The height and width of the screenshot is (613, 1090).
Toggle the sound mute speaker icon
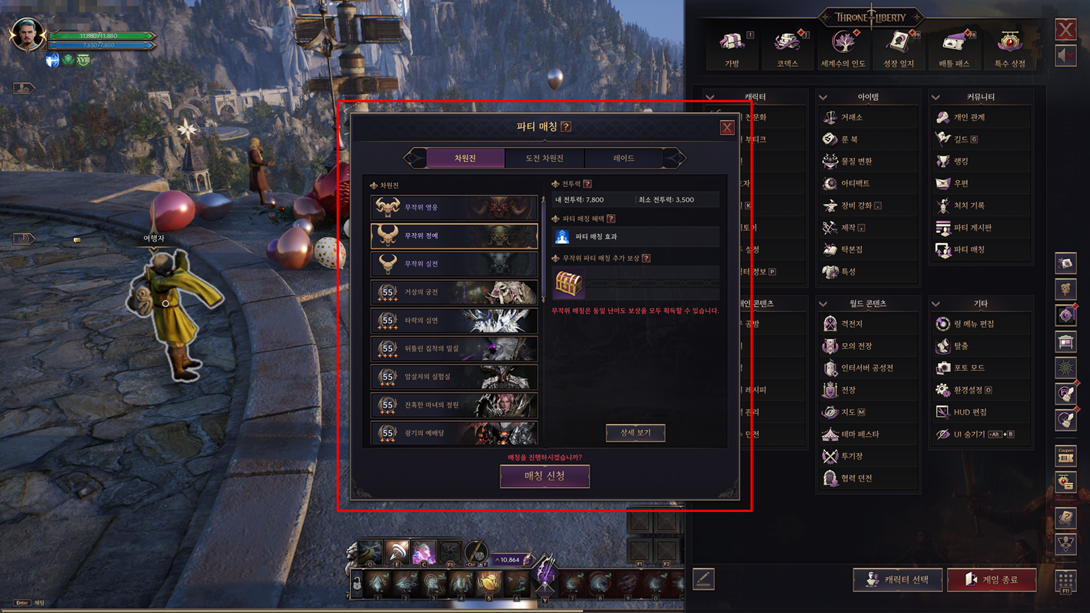click(1066, 56)
